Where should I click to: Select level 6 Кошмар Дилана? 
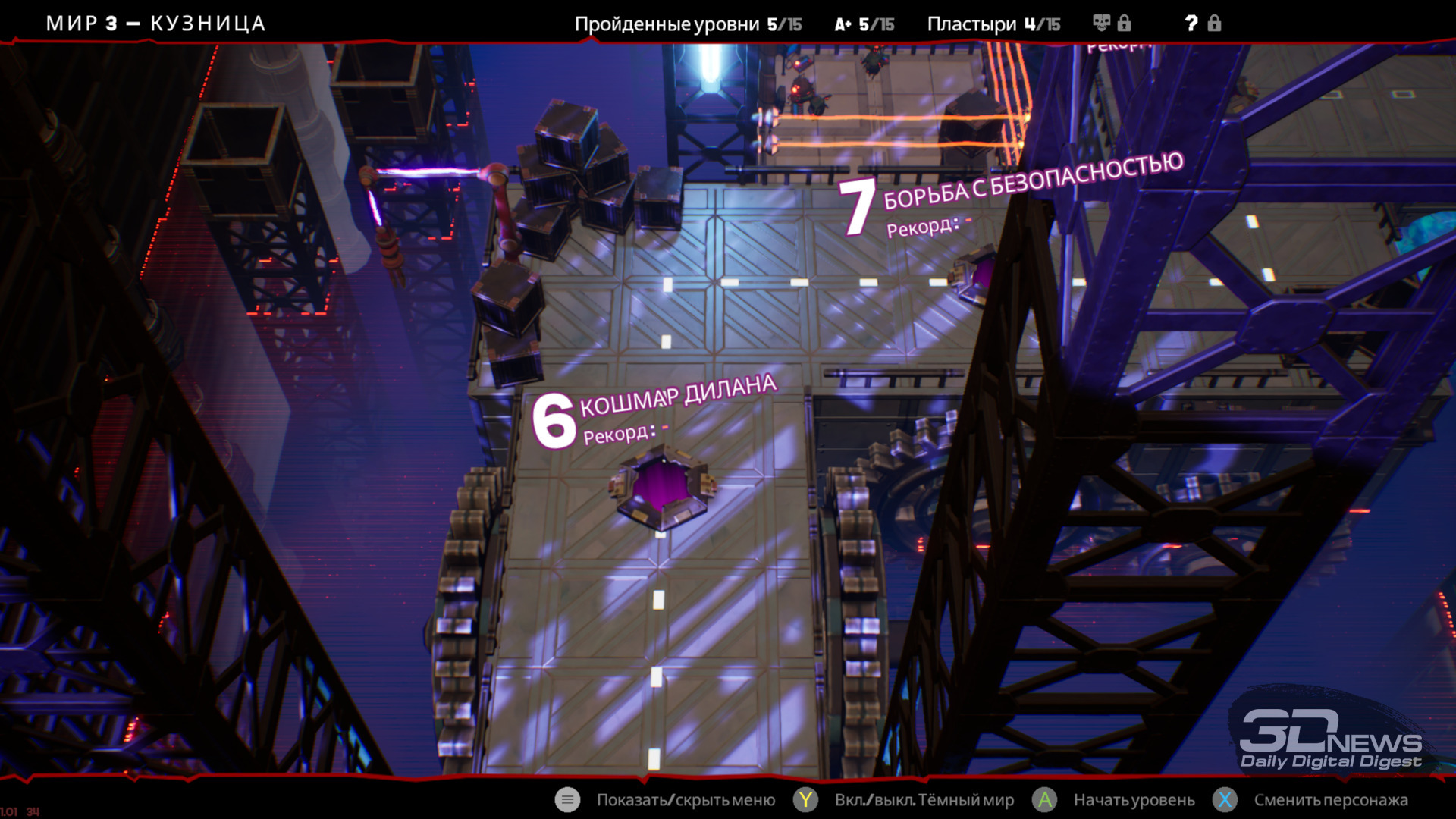pyautogui.click(x=663, y=485)
